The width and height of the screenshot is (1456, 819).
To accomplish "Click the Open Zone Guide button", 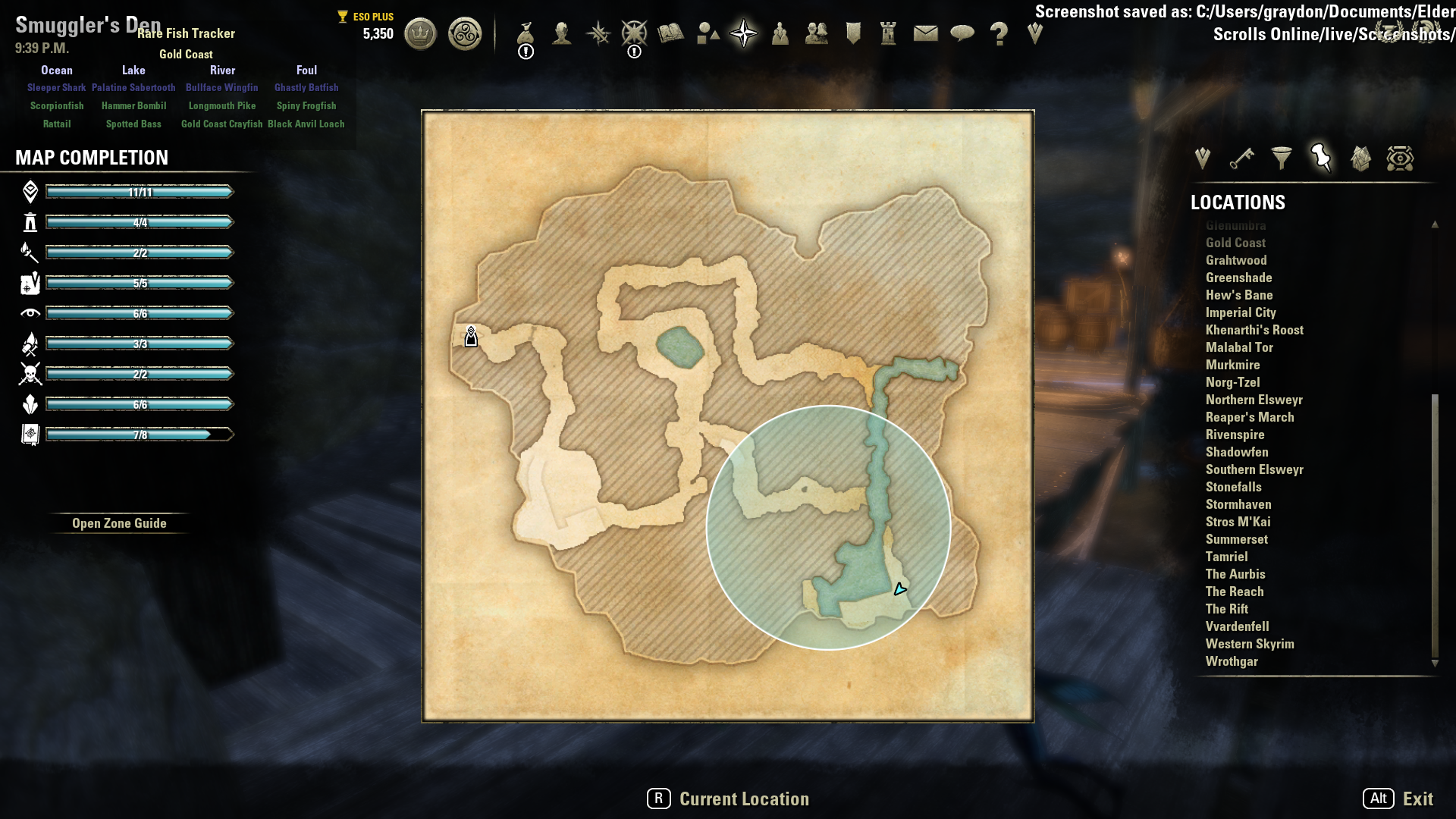I will click(119, 523).
